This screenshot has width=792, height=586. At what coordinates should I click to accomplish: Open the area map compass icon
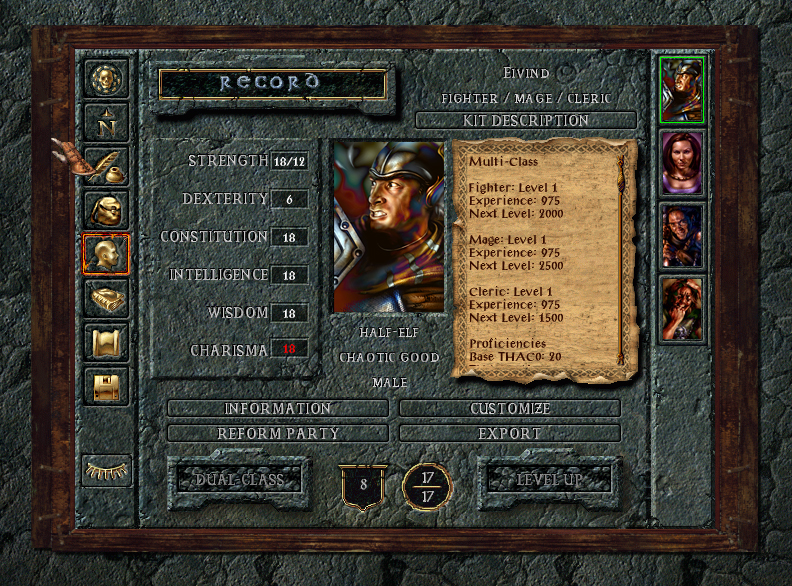(106, 122)
